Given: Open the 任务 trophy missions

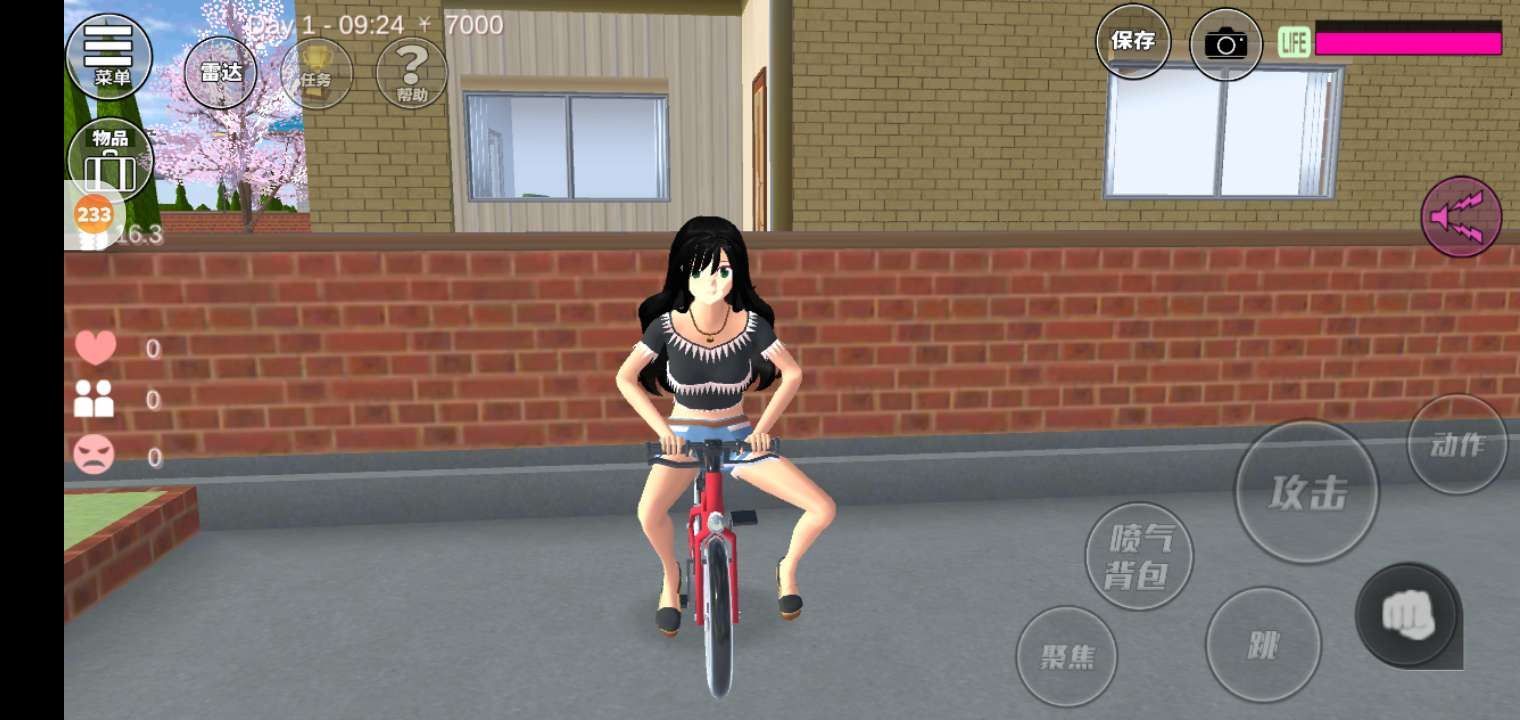Looking at the screenshot, I should [316, 72].
